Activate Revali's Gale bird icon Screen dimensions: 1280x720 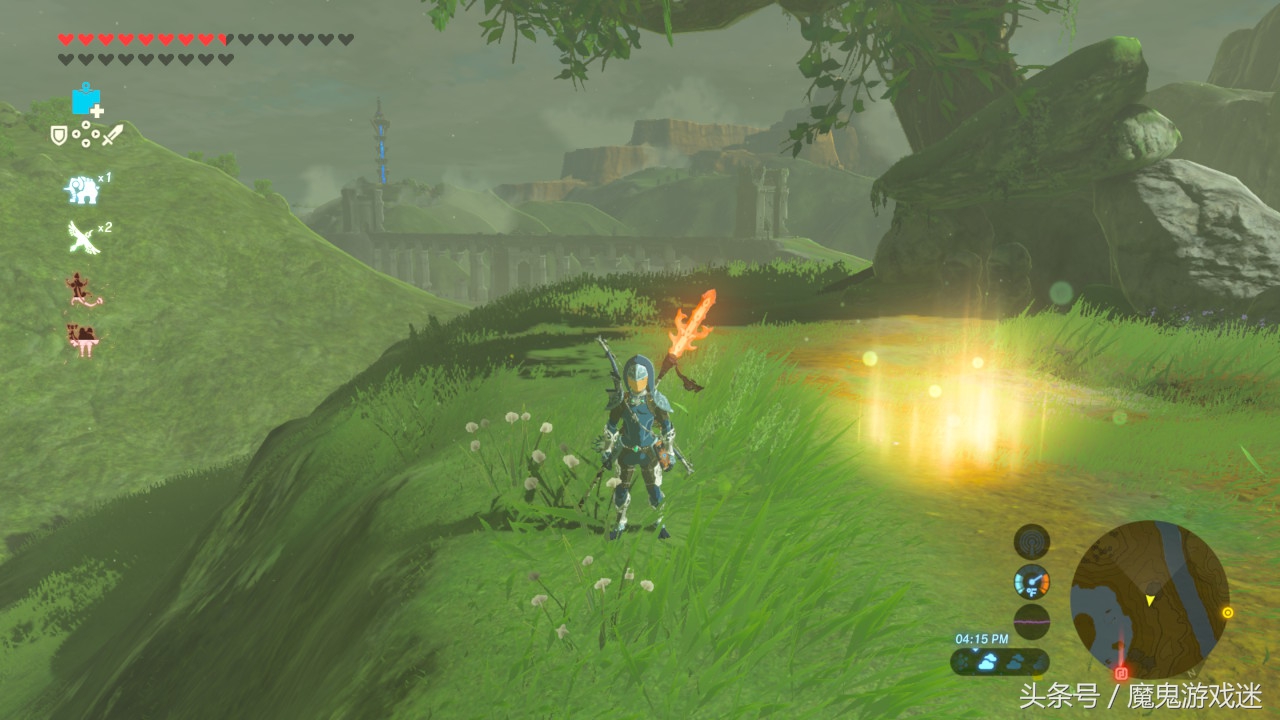click(83, 238)
